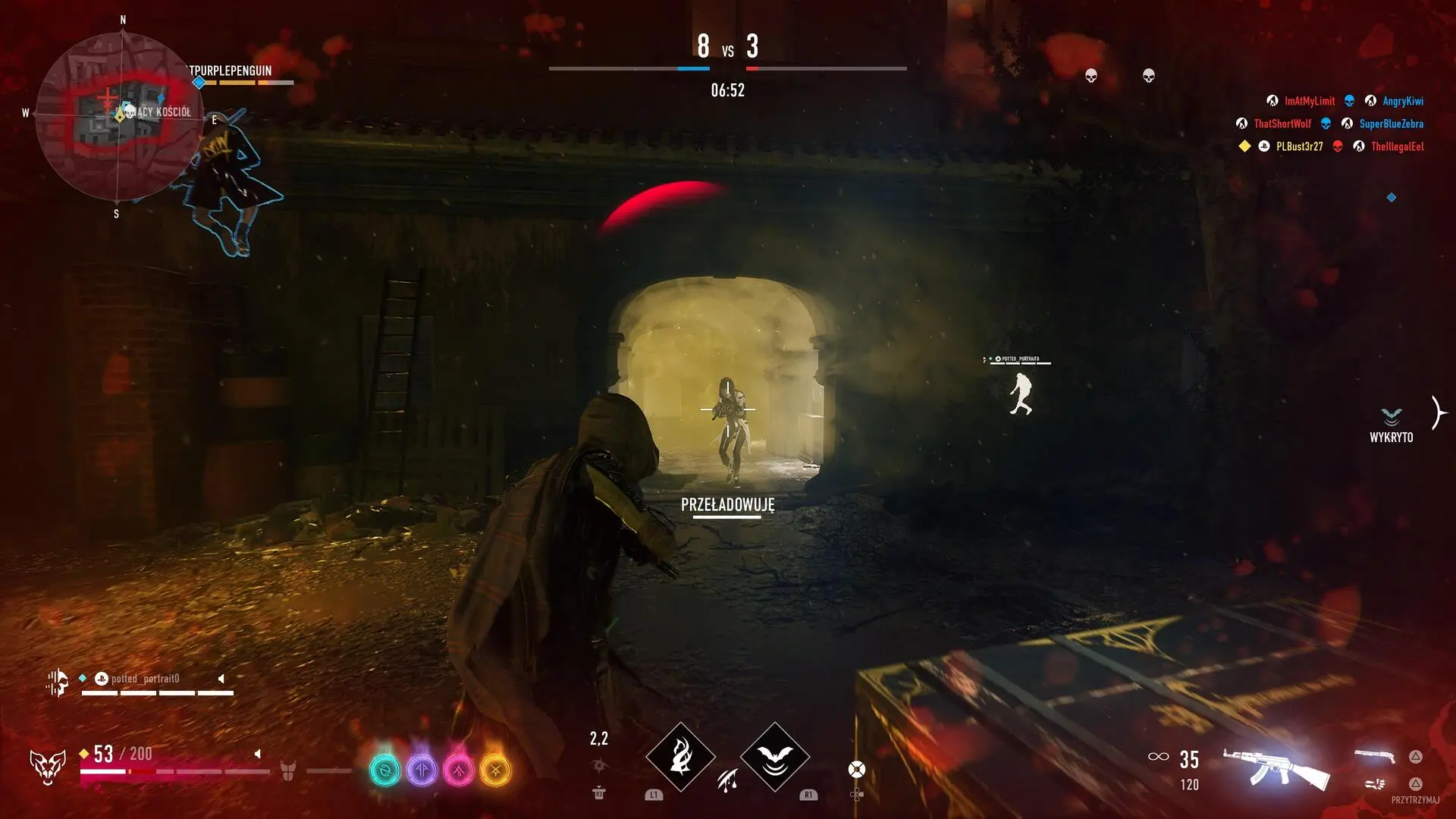Viewport: 1456px width, 819px height.
Task: Open the ping wheel crosshair icon
Action: coord(856,769)
